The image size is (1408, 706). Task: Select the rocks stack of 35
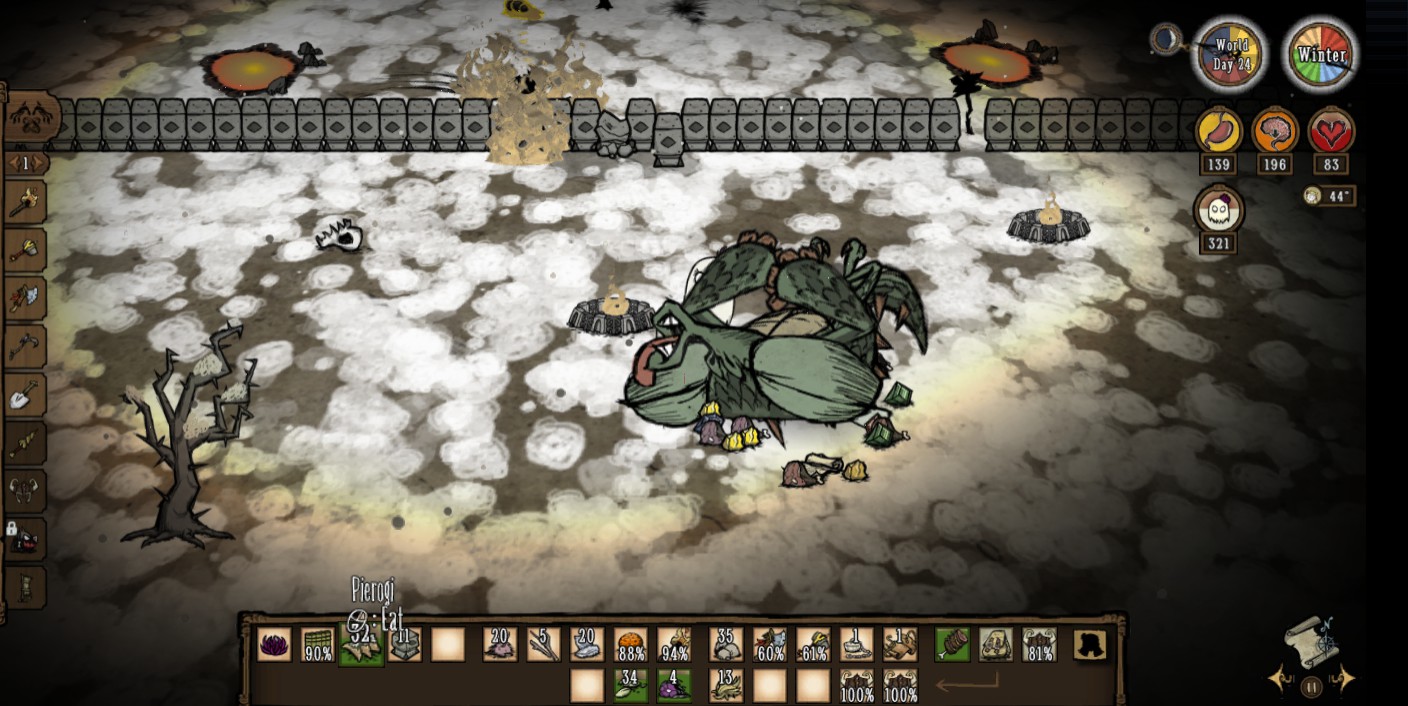(726, 645)
